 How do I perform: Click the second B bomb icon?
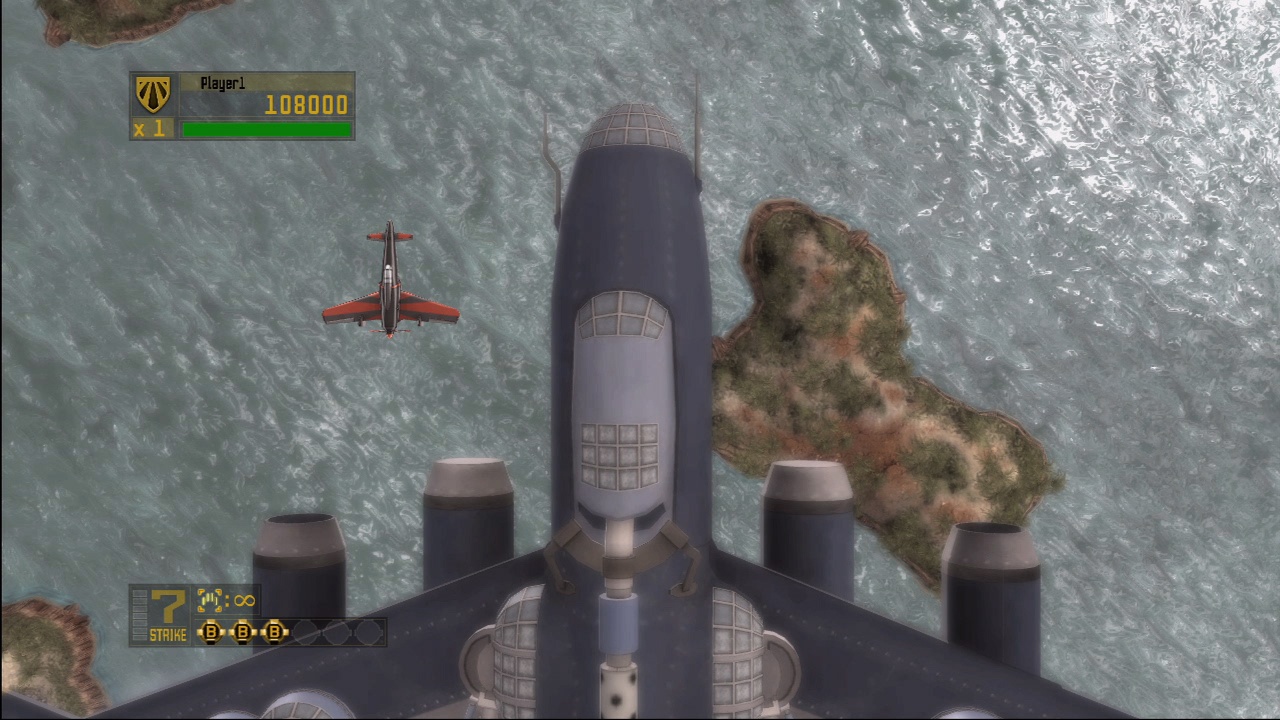pyautogui.click(x=243, y=631)
